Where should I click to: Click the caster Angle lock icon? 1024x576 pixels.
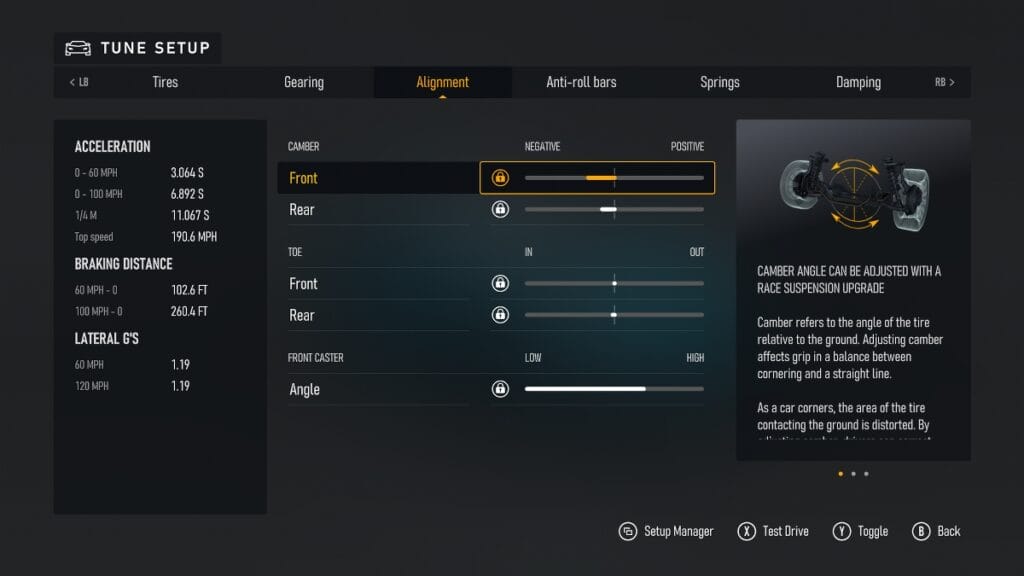tap(500, 389)
